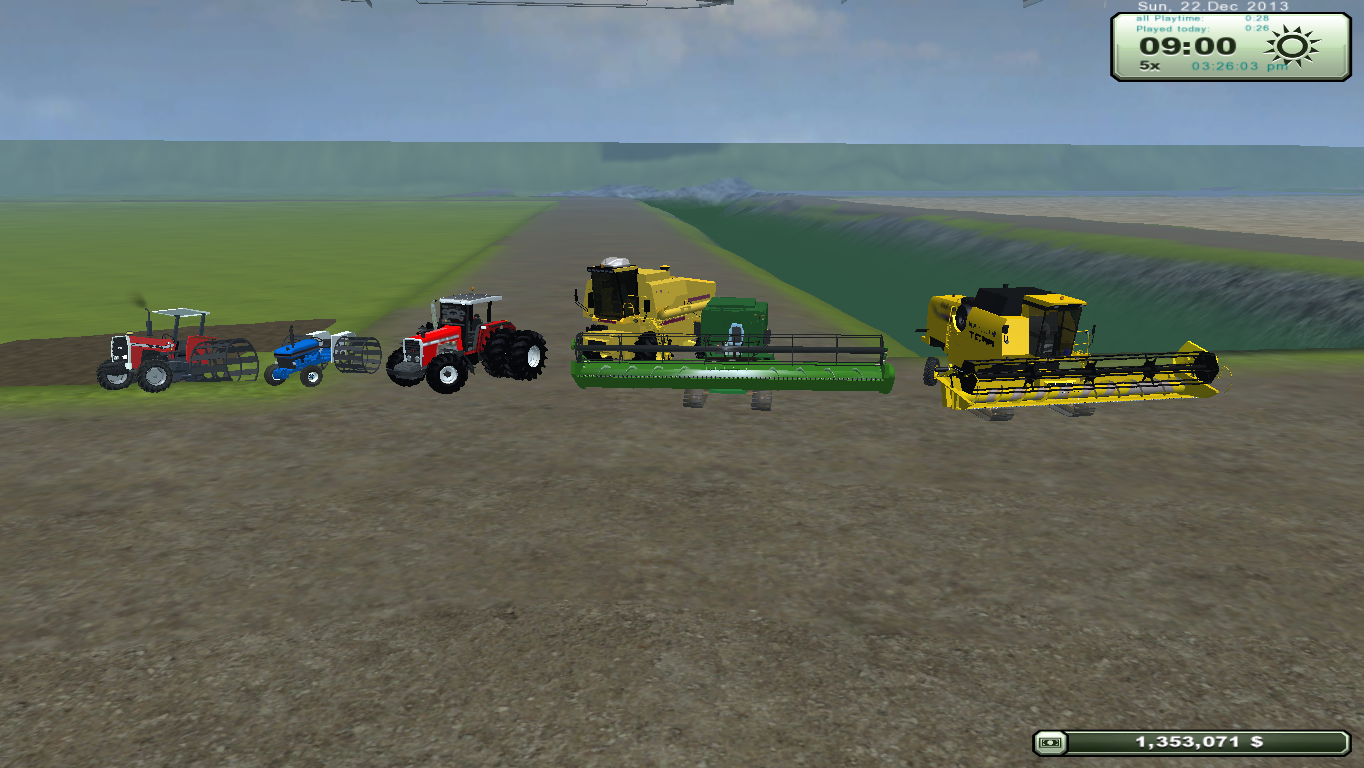1364x768 pixels.
Task: Click the sun weather icon on the clock HUD
Action: [x=1290, y=45]
